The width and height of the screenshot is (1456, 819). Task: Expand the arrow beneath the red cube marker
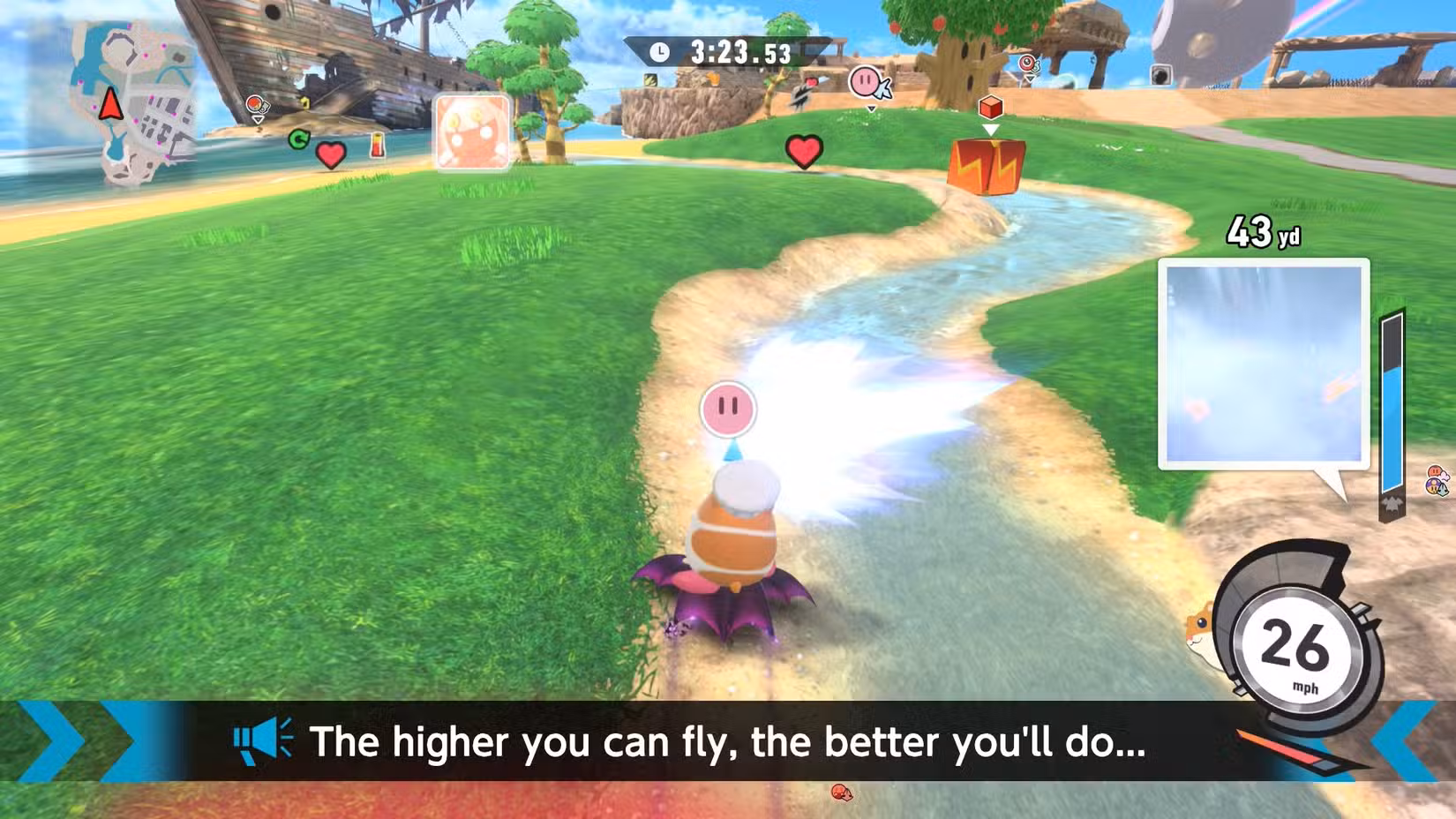(992, 131)
